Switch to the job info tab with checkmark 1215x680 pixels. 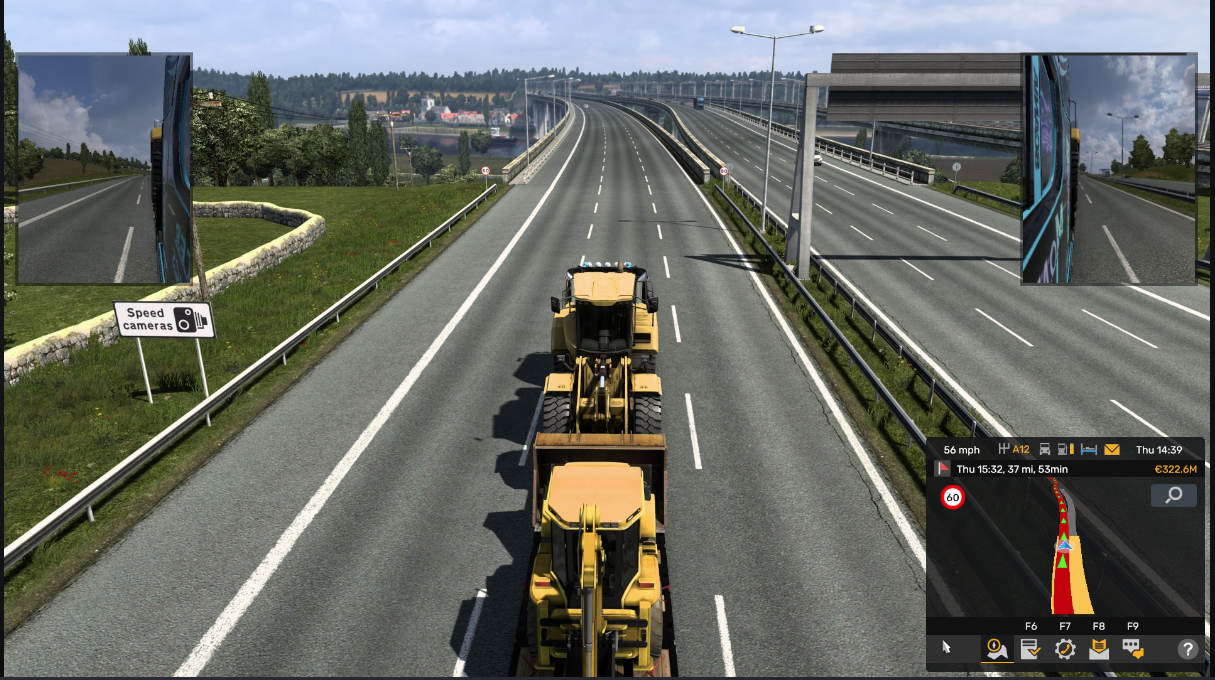click(x=1030, y=649)
